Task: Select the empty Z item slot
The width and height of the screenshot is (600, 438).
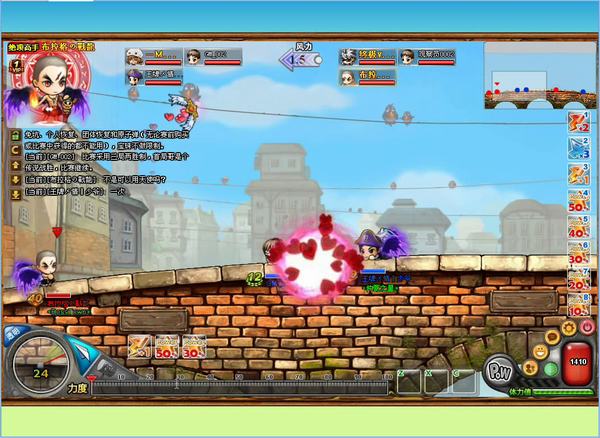Action: (x=408, y=381)
